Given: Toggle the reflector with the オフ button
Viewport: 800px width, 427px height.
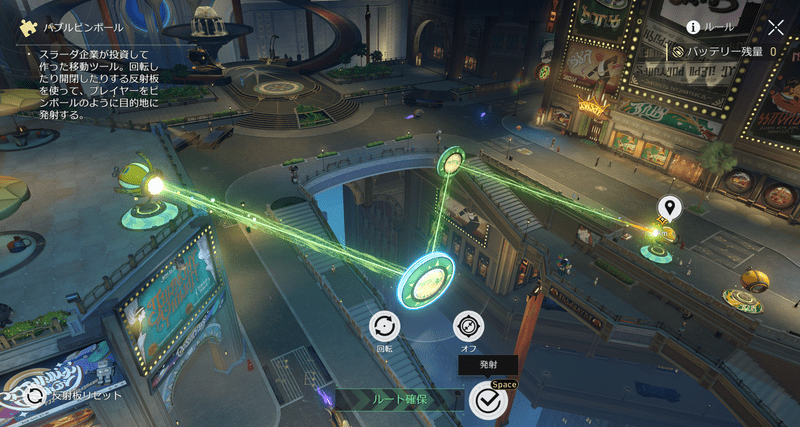Looking at the screenshot, I should pos(468,326).
